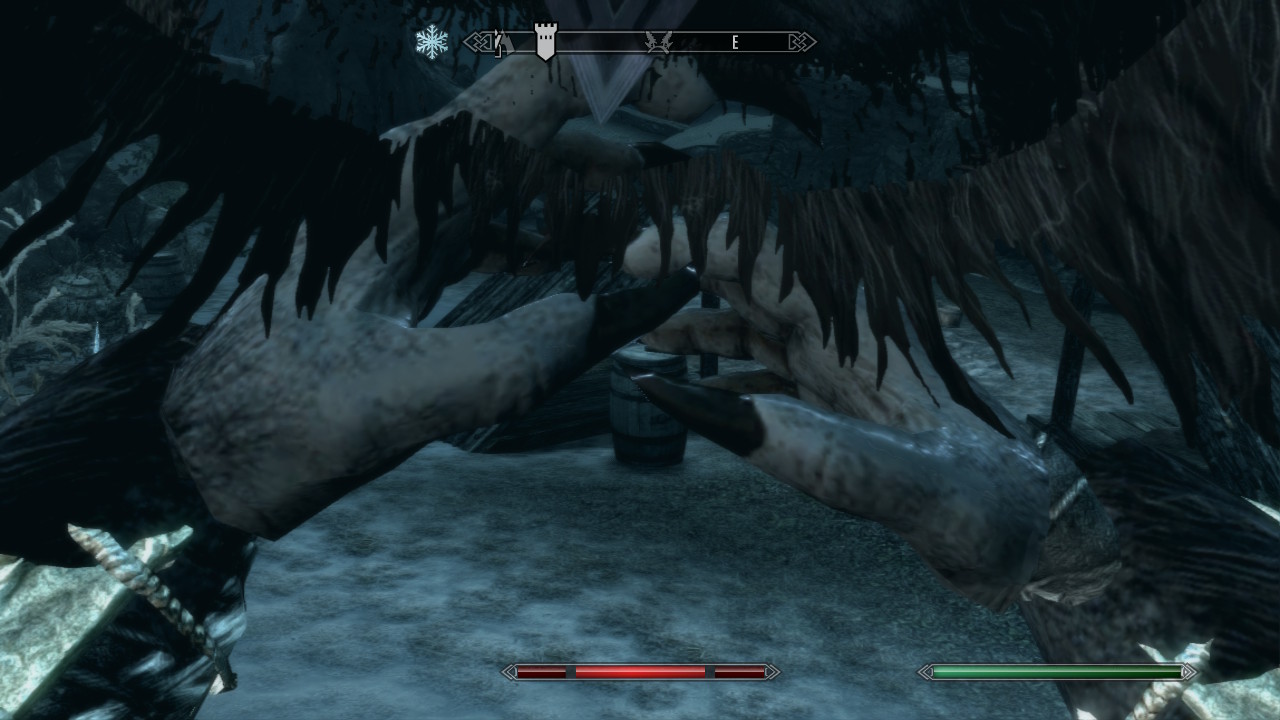Select the castle tower marker on the compass

click(x=545, y=42)
